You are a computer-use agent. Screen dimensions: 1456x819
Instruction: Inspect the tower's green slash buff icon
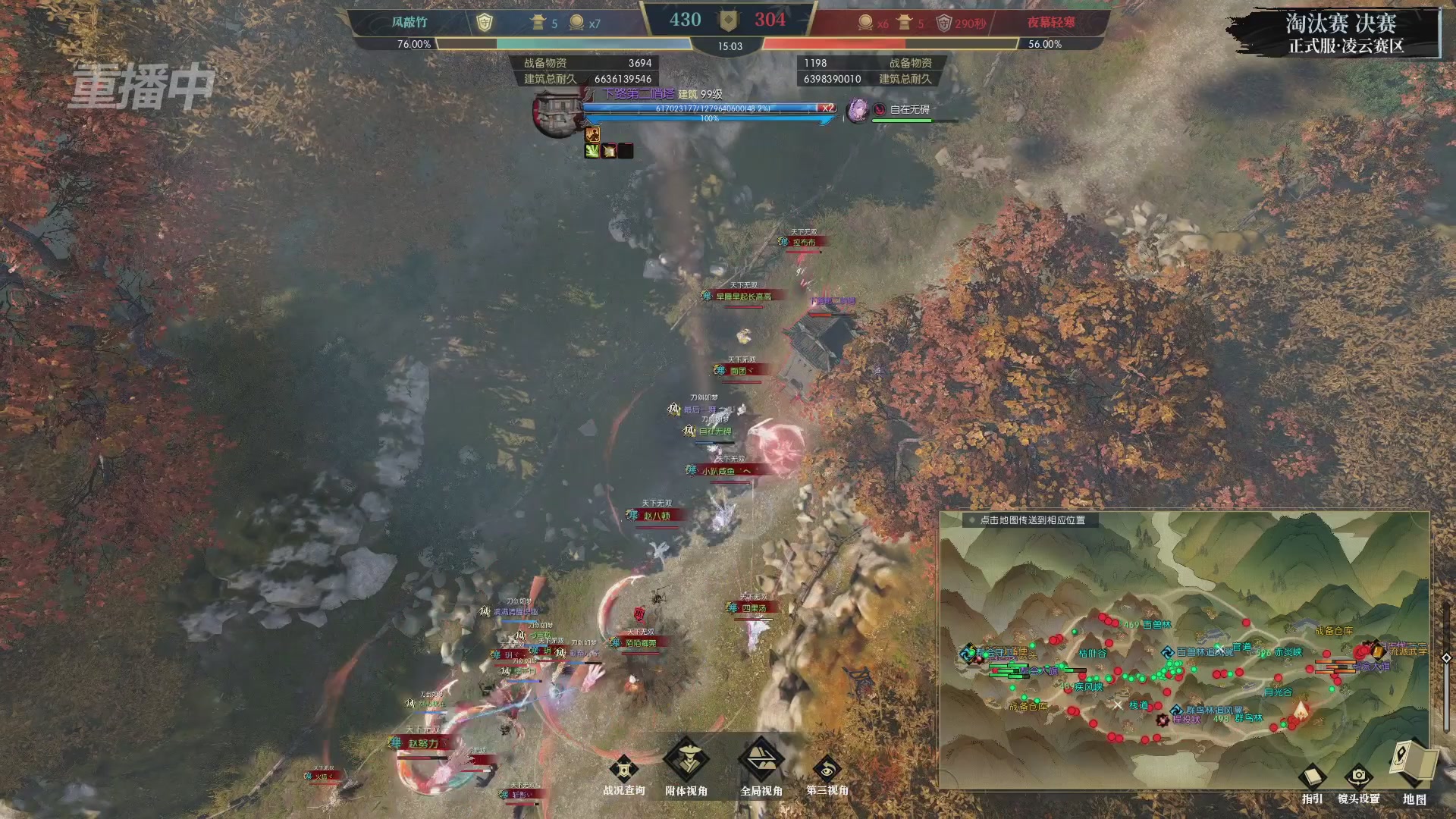click(591, 151)
